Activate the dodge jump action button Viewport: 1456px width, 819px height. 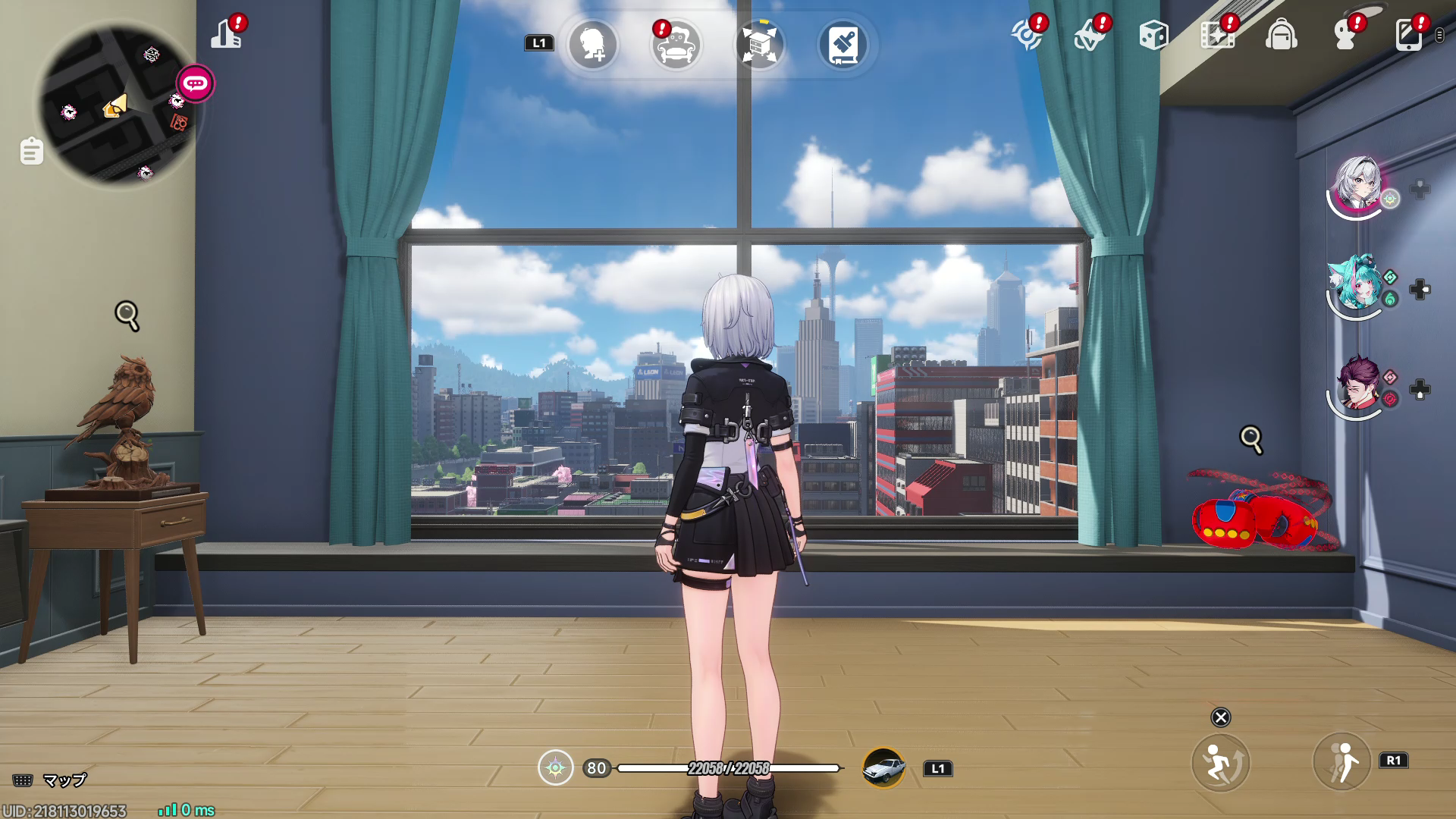1220,762
